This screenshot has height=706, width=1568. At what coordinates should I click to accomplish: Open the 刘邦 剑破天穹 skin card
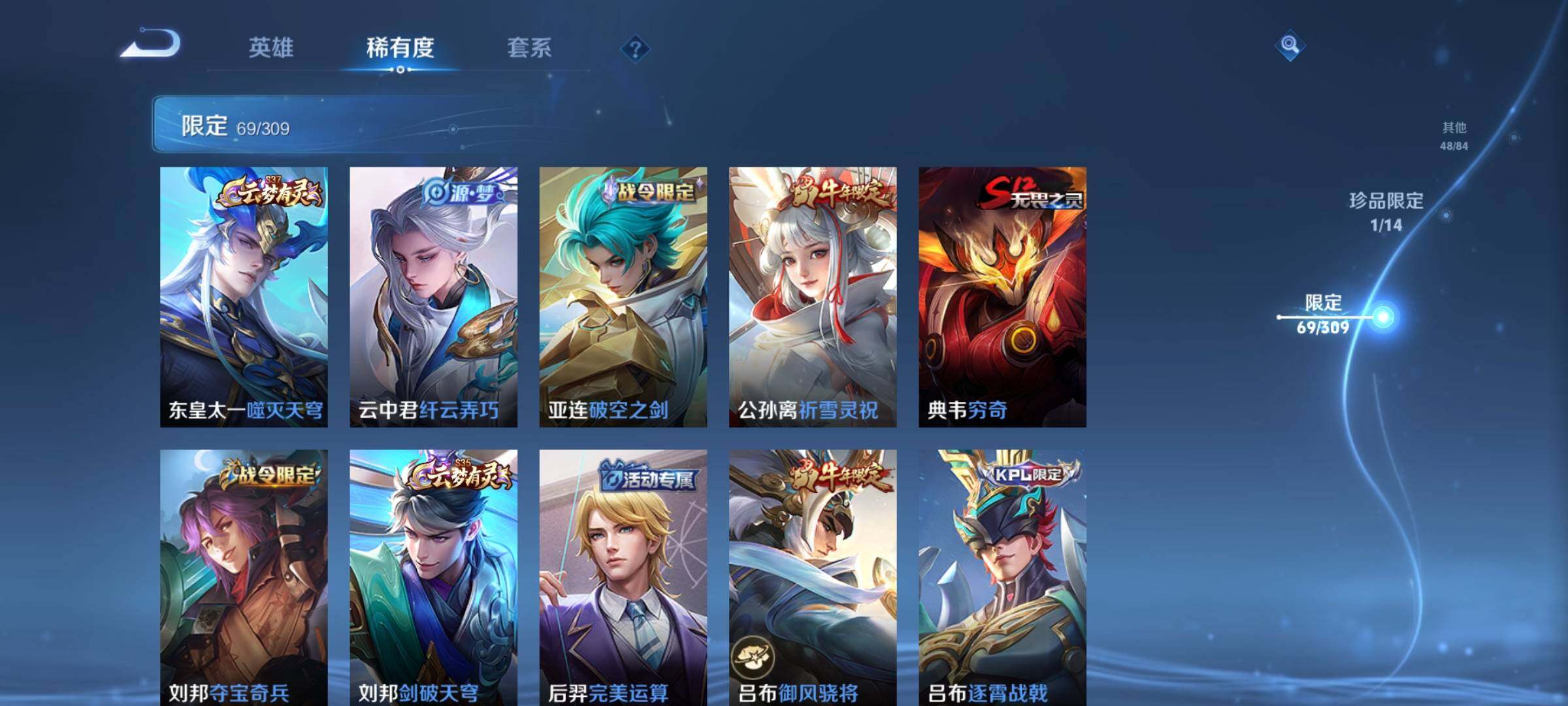[x=433, y=577]
